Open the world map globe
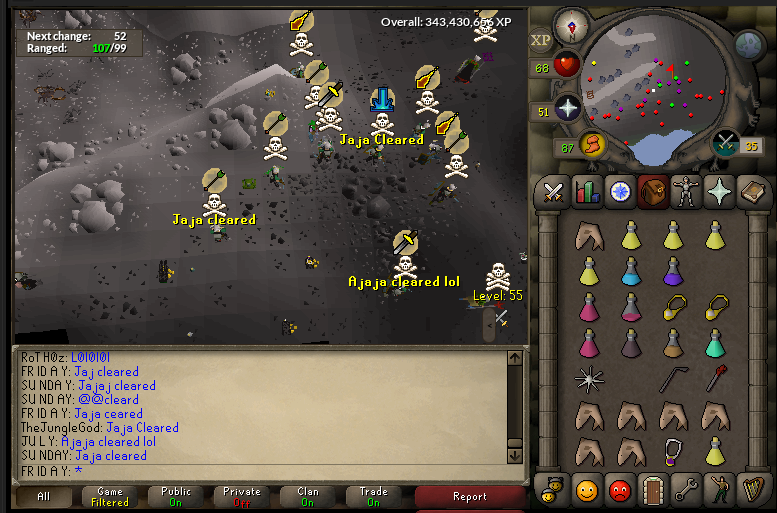This screenshot has height=513, width=777. 750,45
